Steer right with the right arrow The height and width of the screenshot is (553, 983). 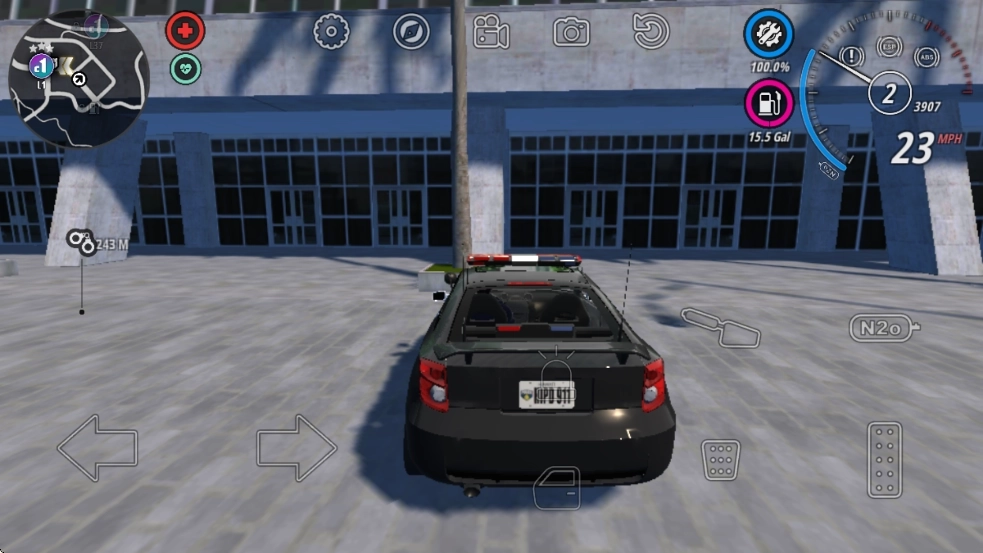pyautogui.click(x=296, y=448)
